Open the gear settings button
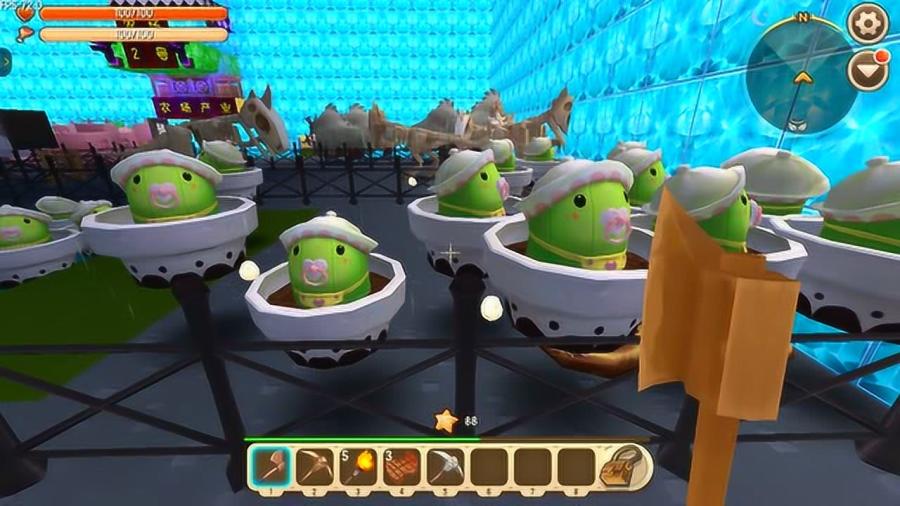 pos(866,21)
